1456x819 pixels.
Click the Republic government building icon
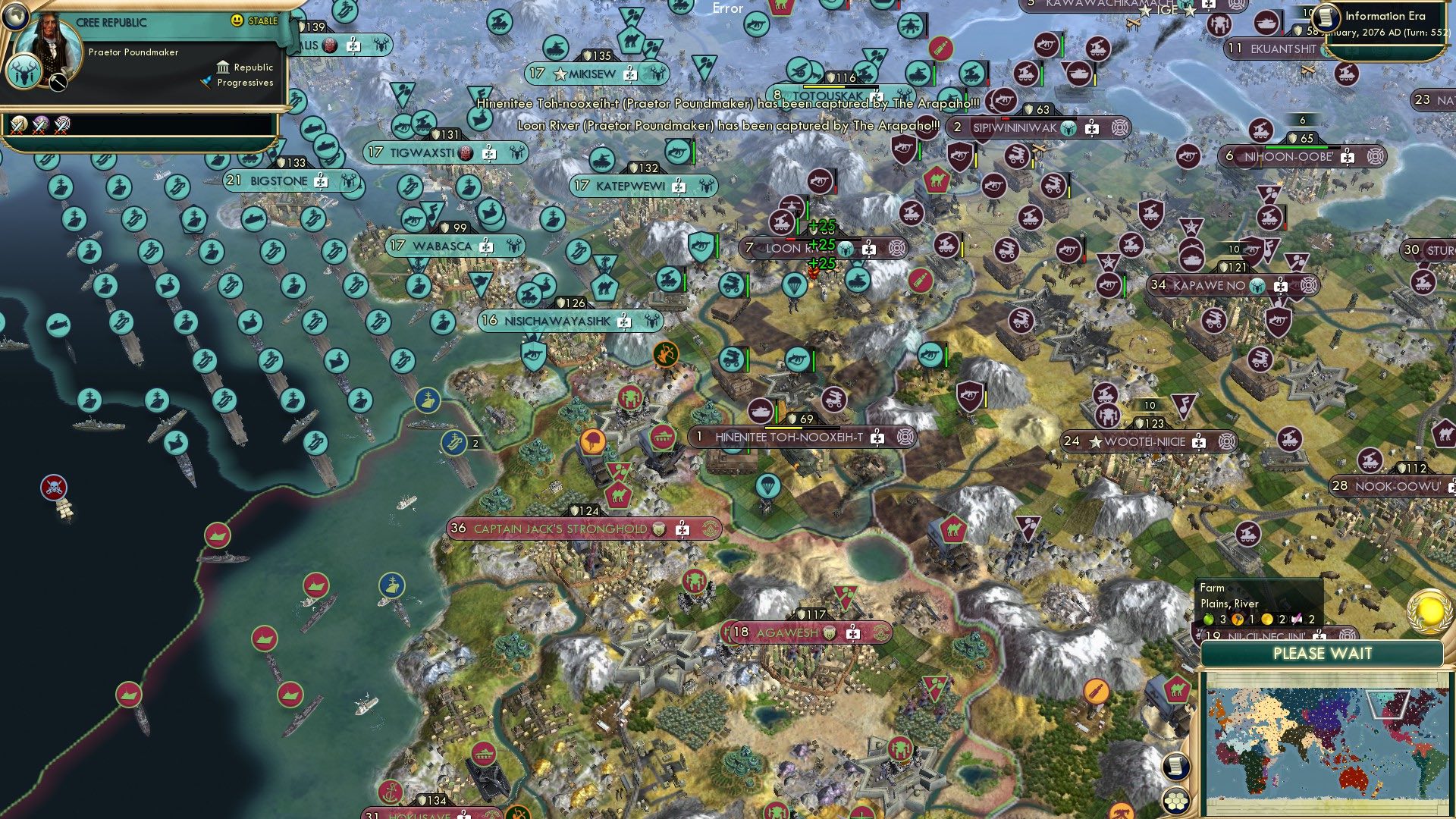coord(224,67)
